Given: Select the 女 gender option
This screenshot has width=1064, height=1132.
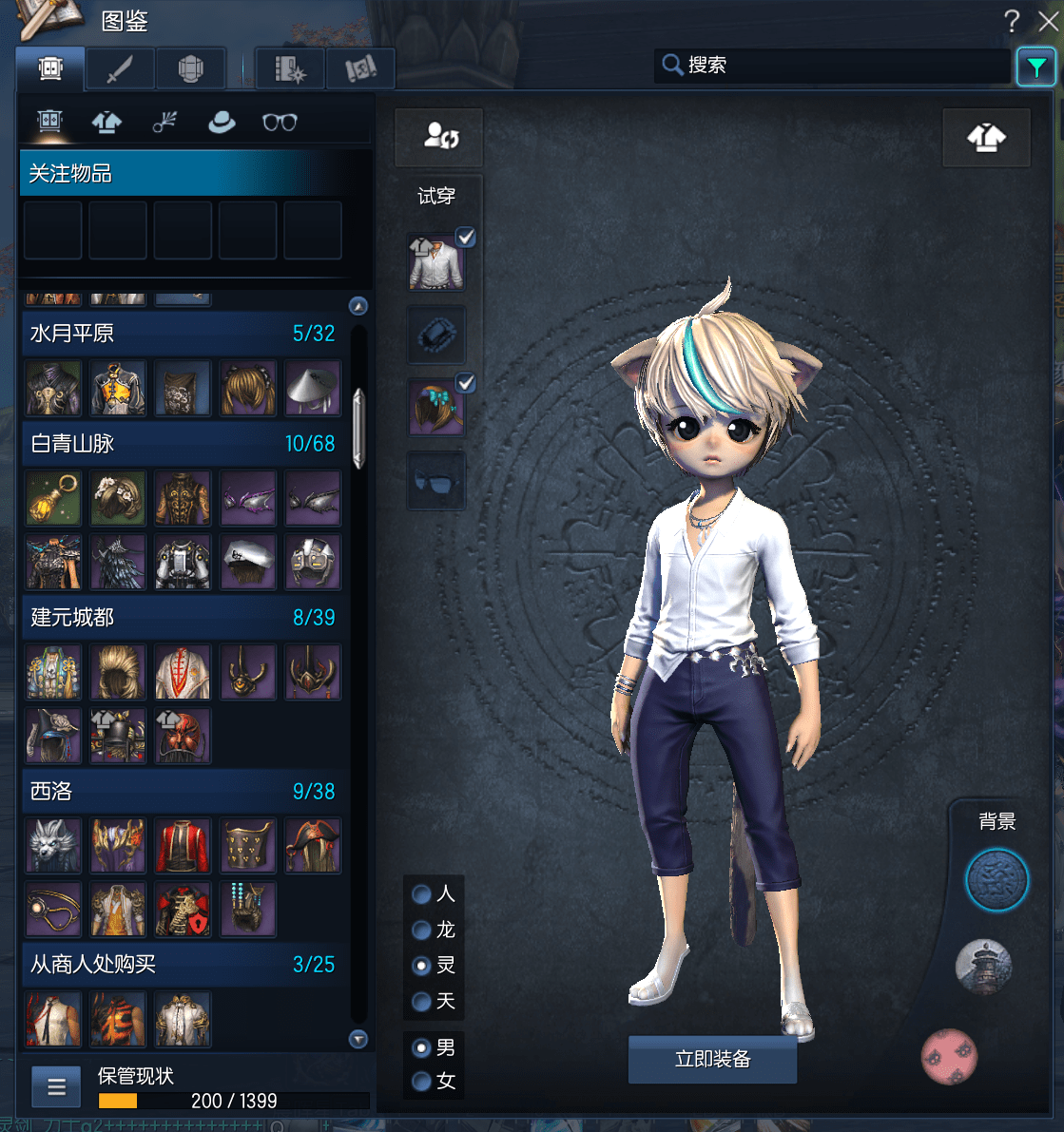Looking at the screenshot, I should [x=422, y=1082].
